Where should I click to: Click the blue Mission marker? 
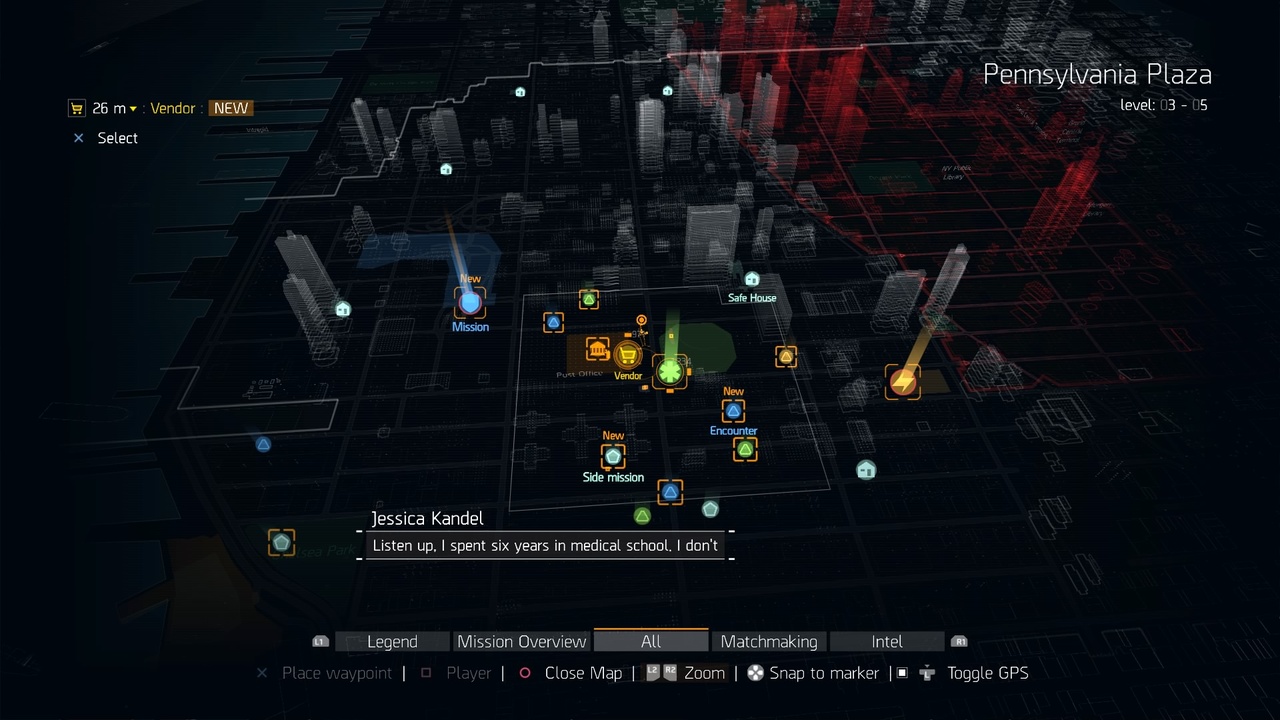[x=470, y=302]
